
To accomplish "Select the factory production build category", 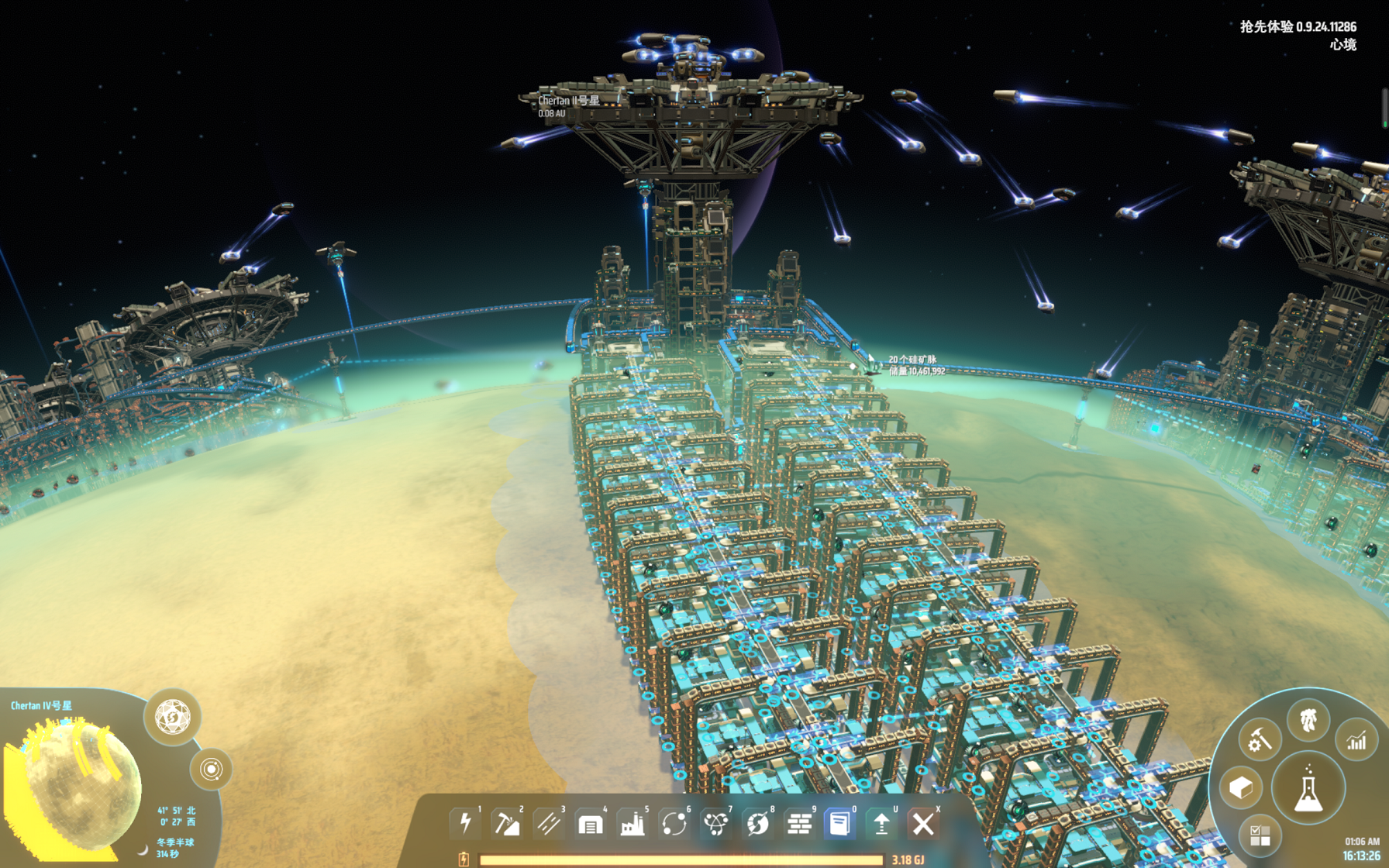I will click(632, 824).
